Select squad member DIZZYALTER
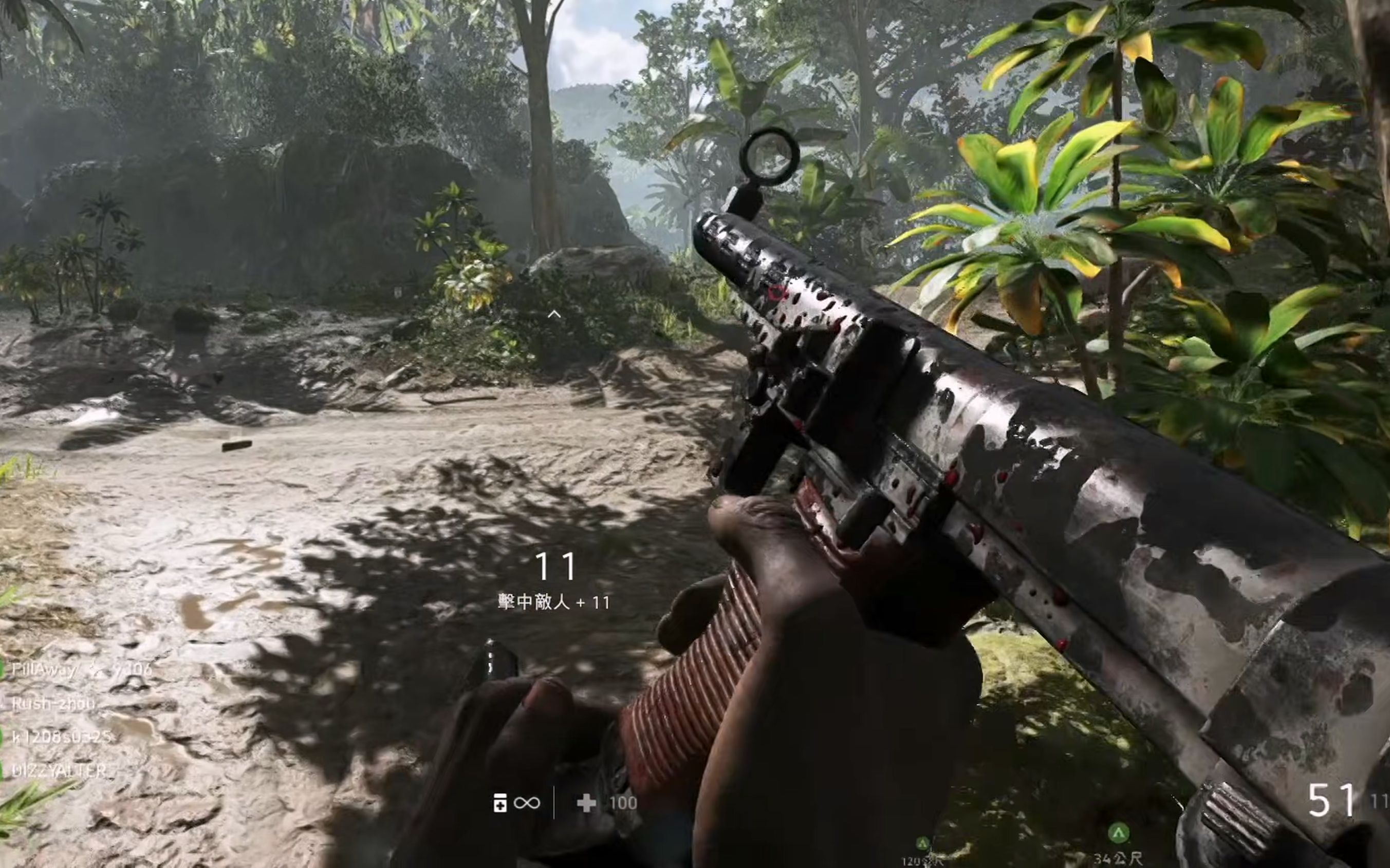The image size is (1390, 868). [x=59, y=770]
